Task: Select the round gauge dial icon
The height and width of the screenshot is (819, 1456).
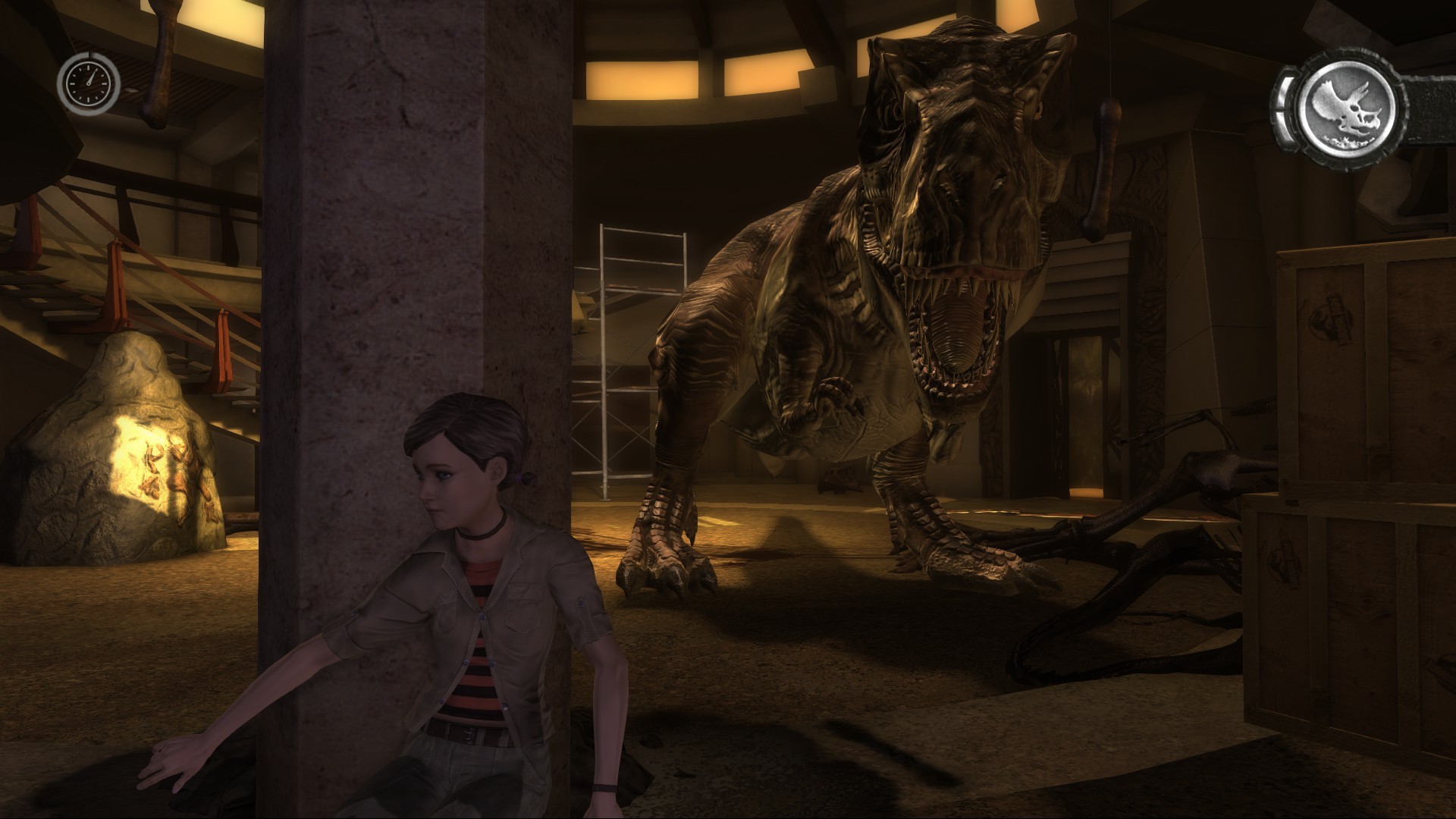Action: [x=89, y=82]
